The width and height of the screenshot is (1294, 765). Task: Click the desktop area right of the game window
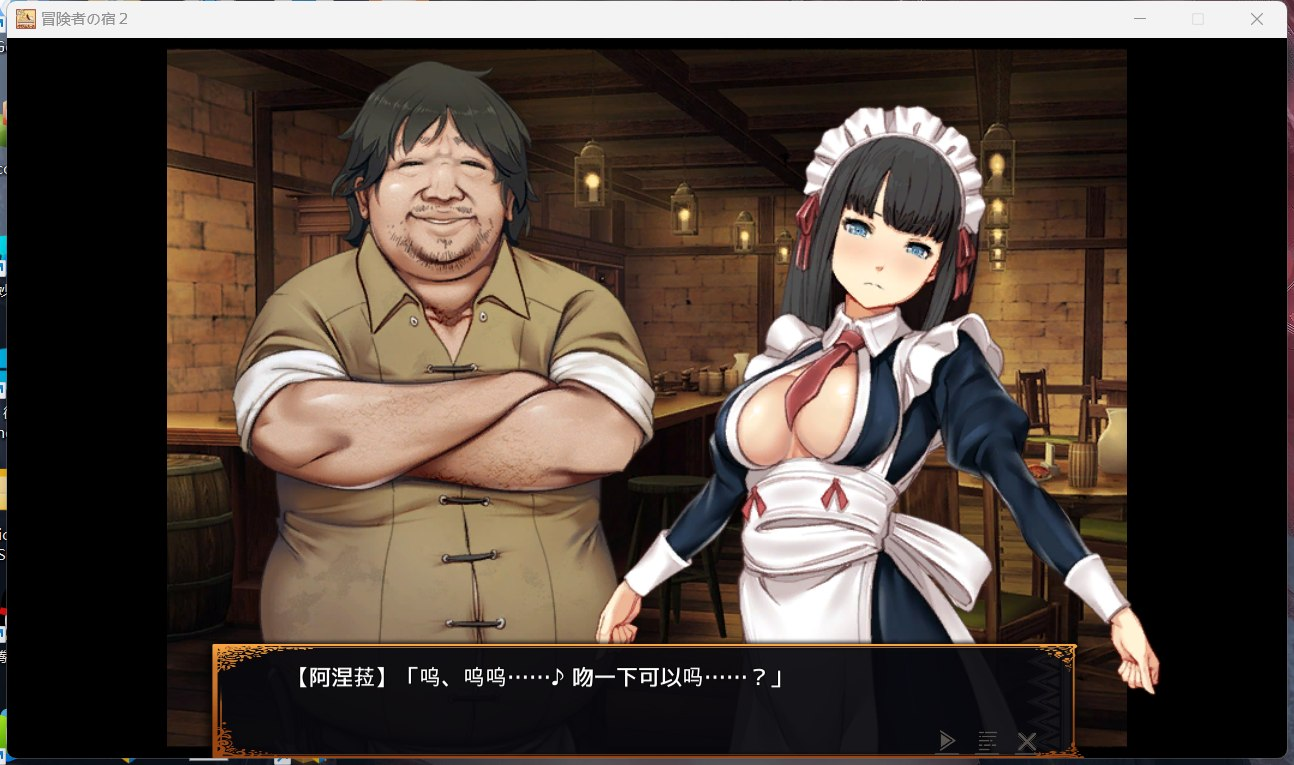(x=1288, y=400)
